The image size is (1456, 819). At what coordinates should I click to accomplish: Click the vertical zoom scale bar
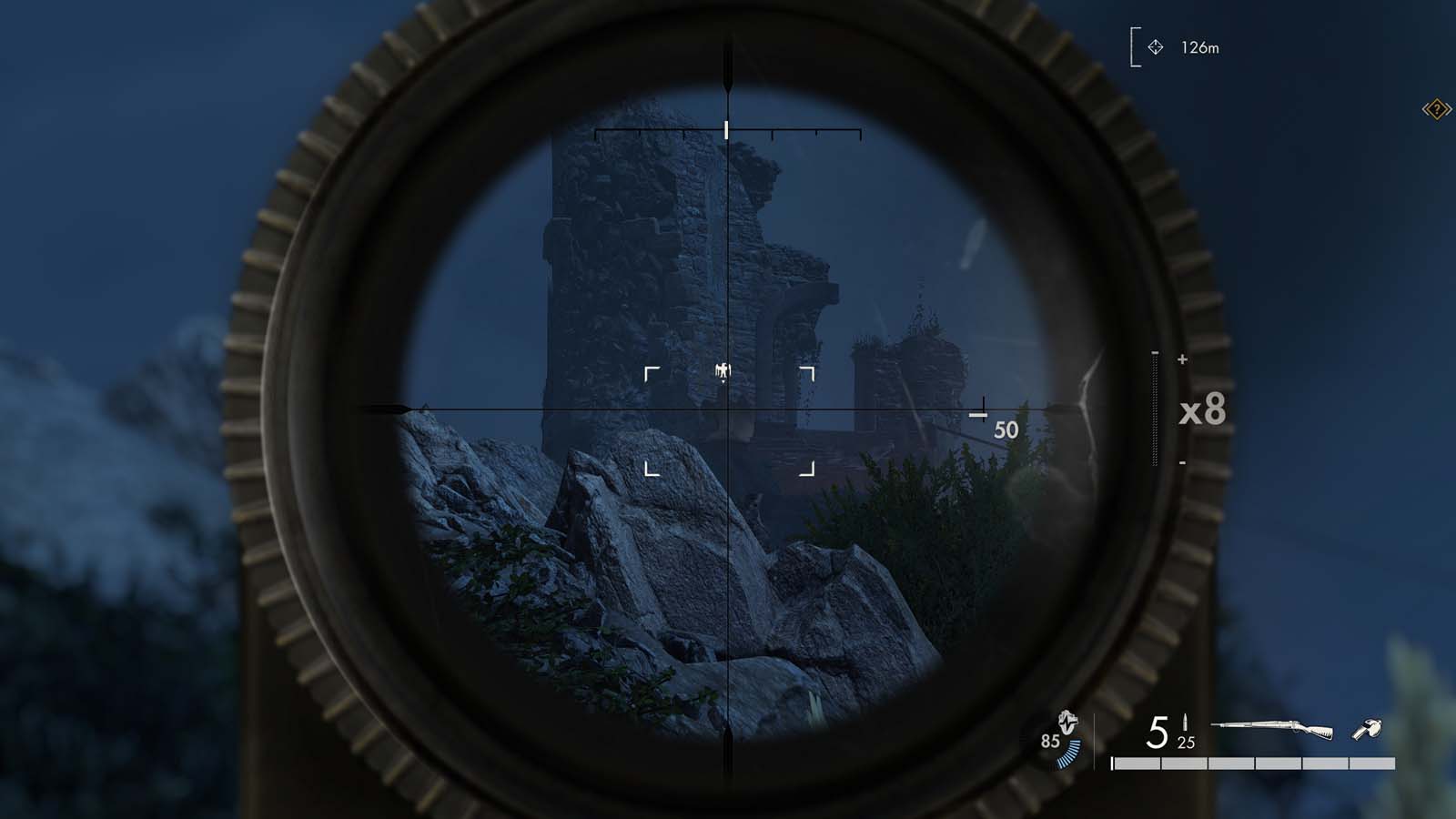pos(1154,409)
